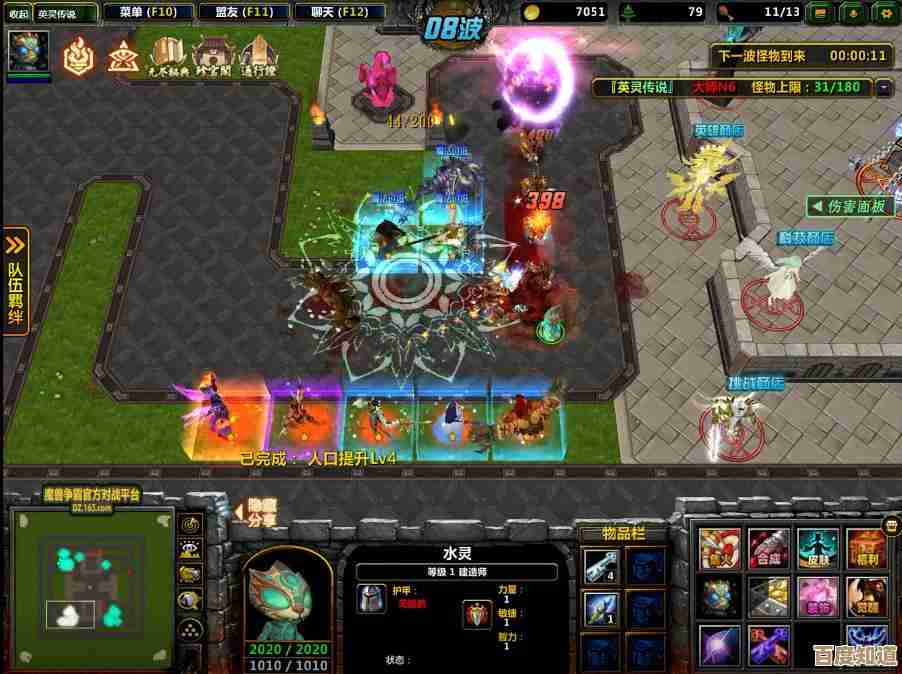
Task: Open the 通行证 pass icon
Action: 256,56
